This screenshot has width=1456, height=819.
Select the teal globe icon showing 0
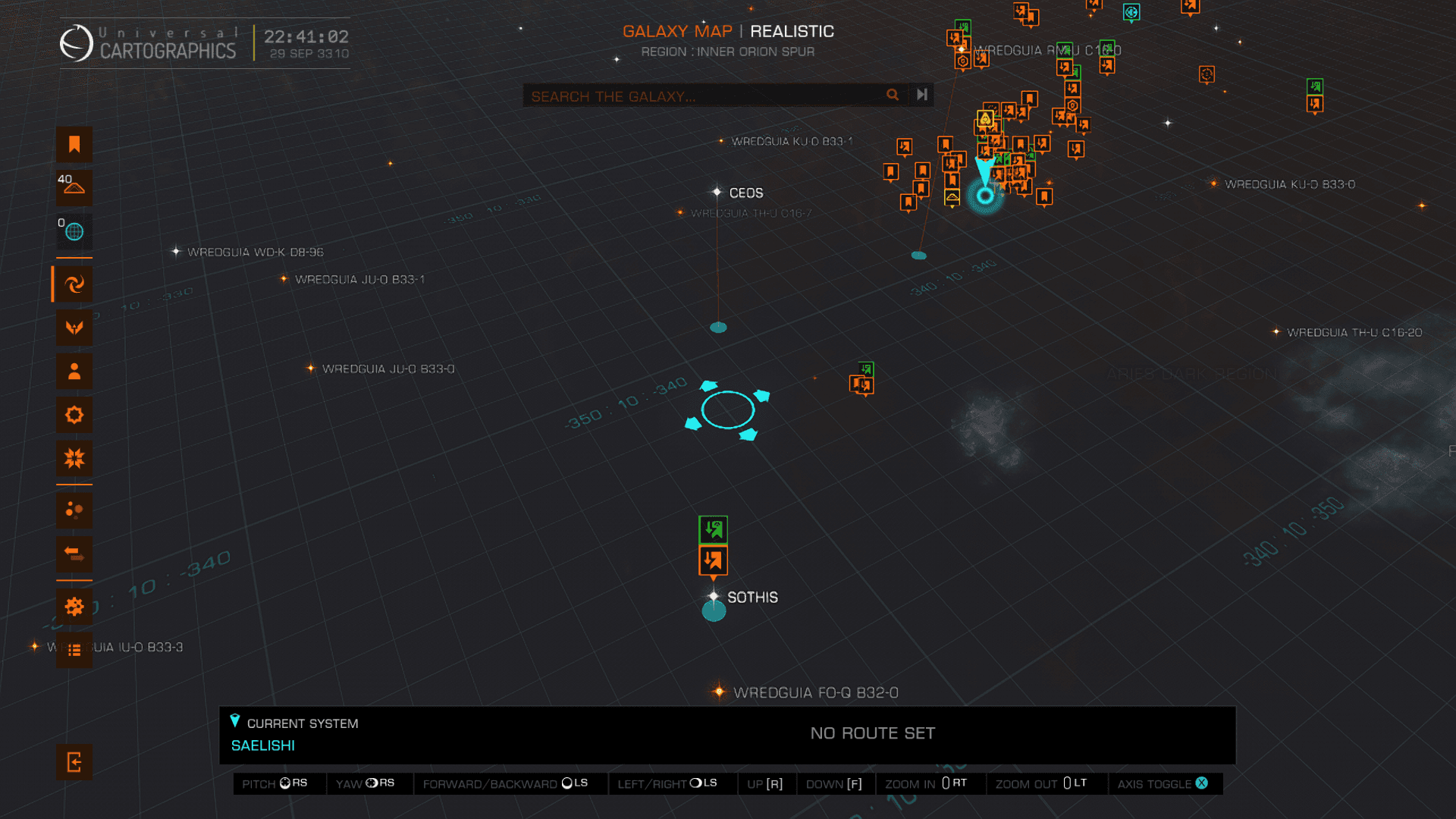pyautogui.click(x=74, y=231)
